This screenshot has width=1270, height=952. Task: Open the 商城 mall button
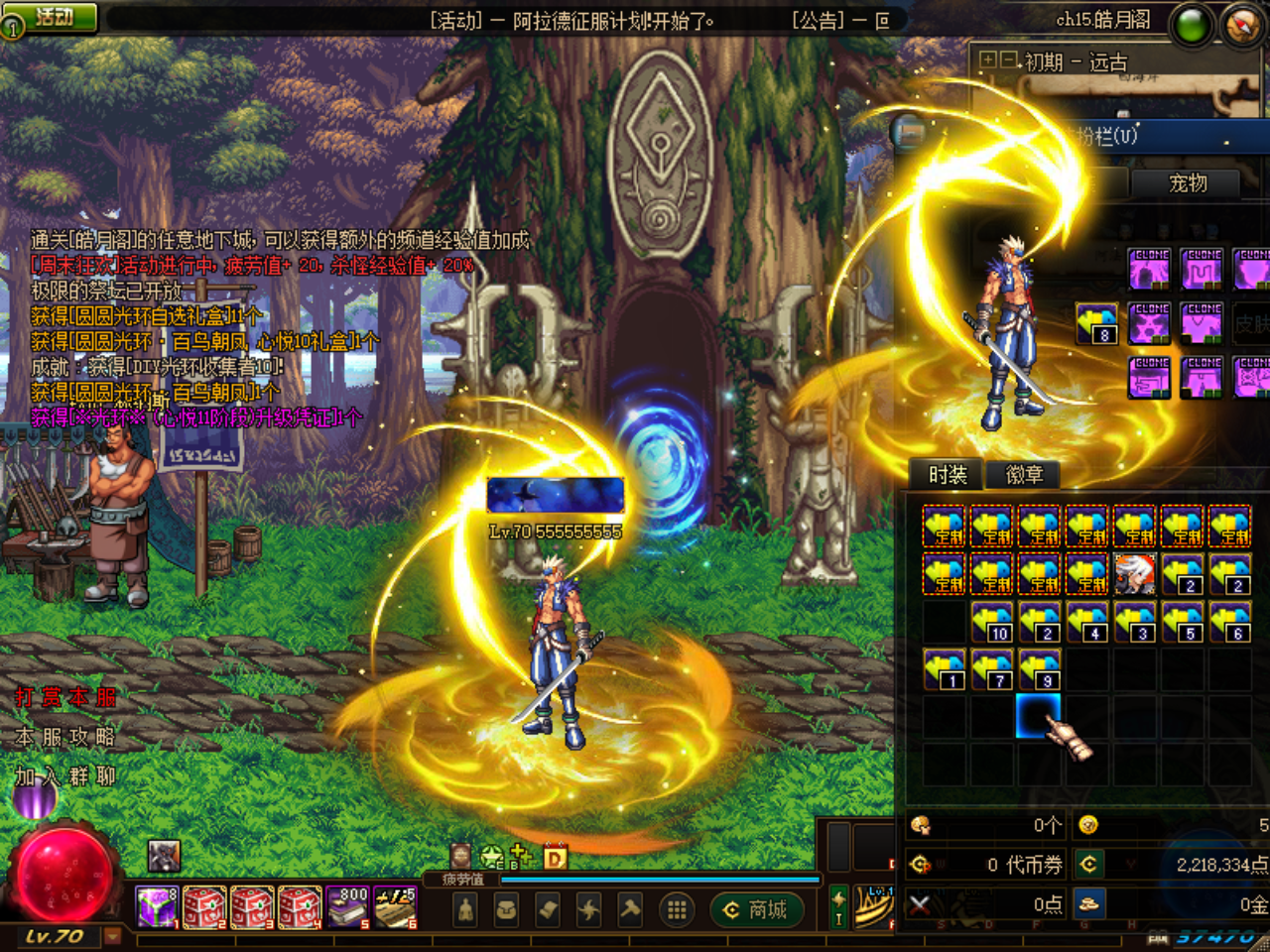click(x=757, y=910)
